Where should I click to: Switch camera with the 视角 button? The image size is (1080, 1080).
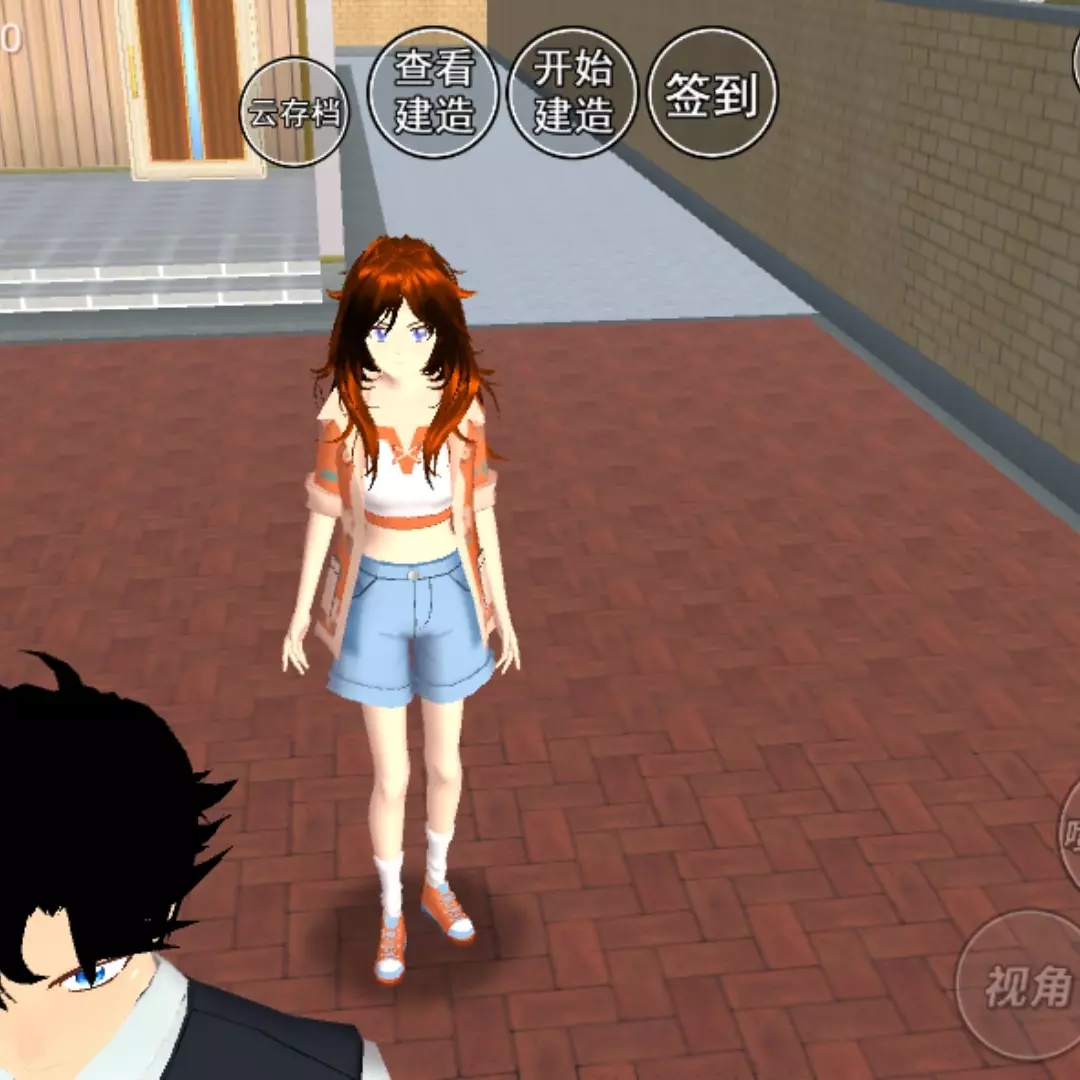click(1025, 985)
